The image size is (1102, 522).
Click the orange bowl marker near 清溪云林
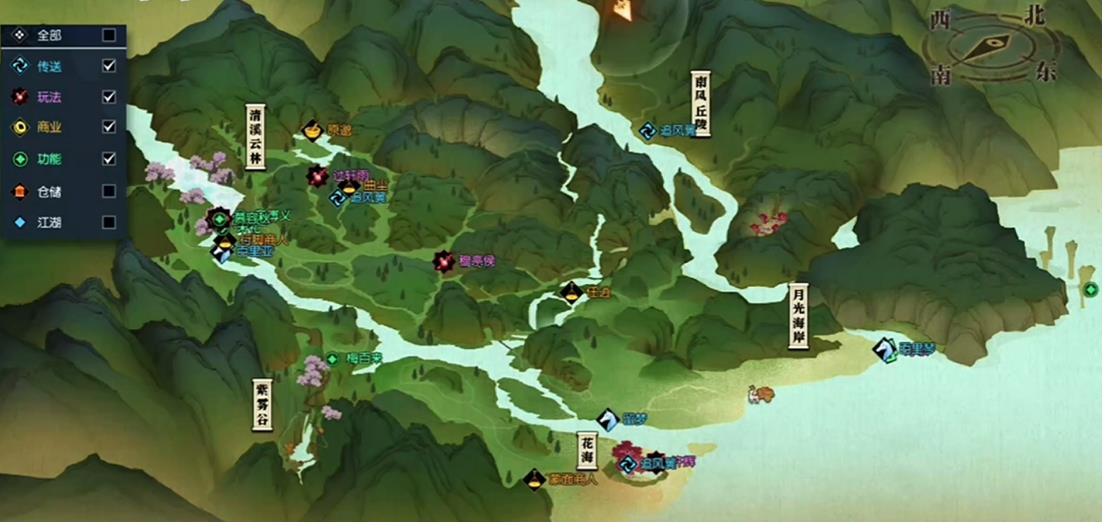(311, 131)
